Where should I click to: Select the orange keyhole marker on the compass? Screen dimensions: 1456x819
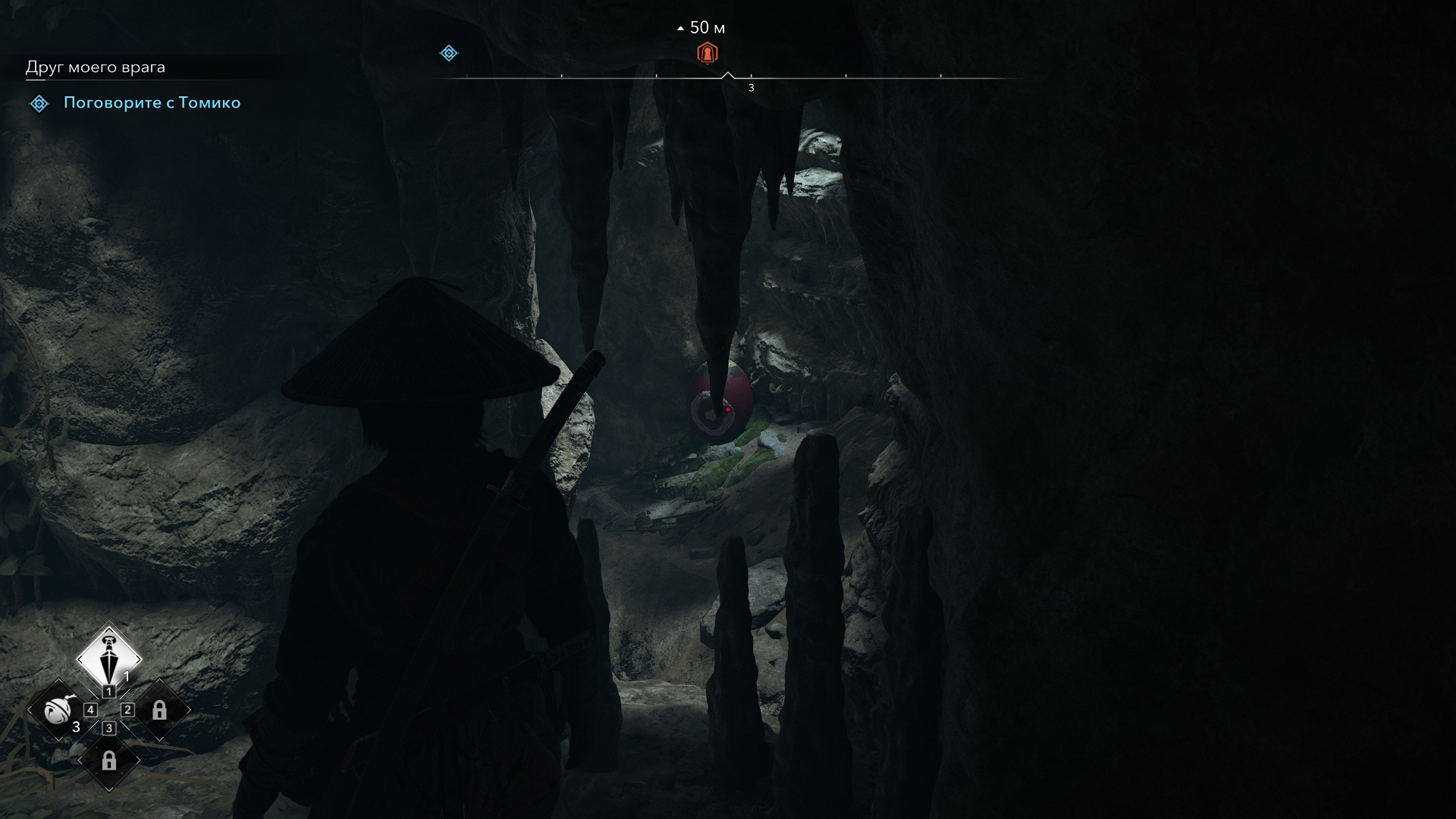coord(707,53)
